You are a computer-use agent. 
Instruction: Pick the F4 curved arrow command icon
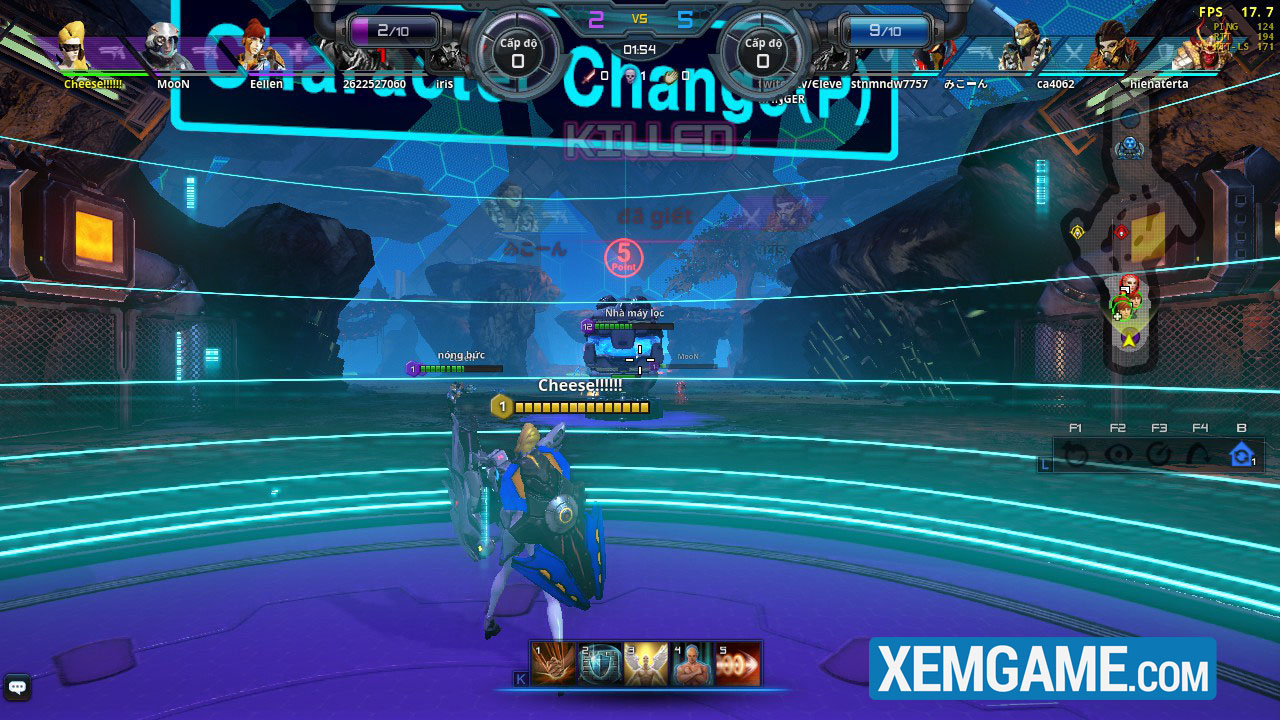coord(1200,455)
